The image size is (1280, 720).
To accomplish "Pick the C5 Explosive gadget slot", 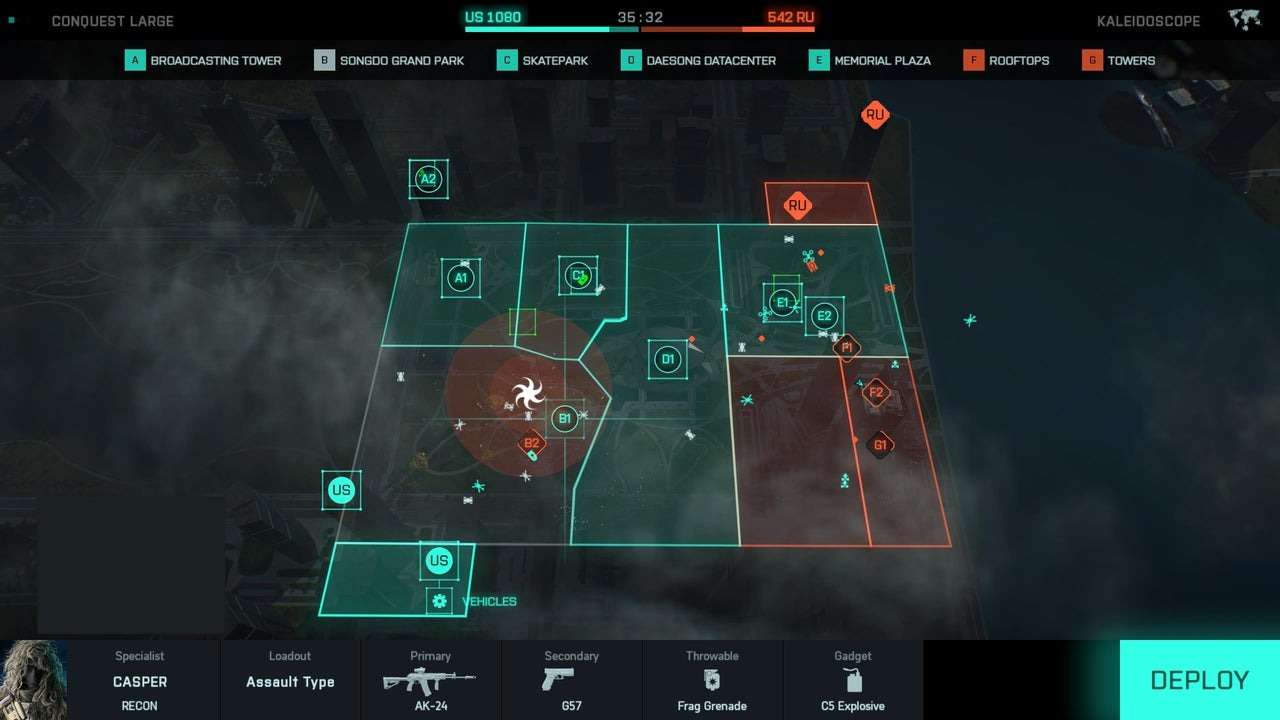I will pos(852,681).
